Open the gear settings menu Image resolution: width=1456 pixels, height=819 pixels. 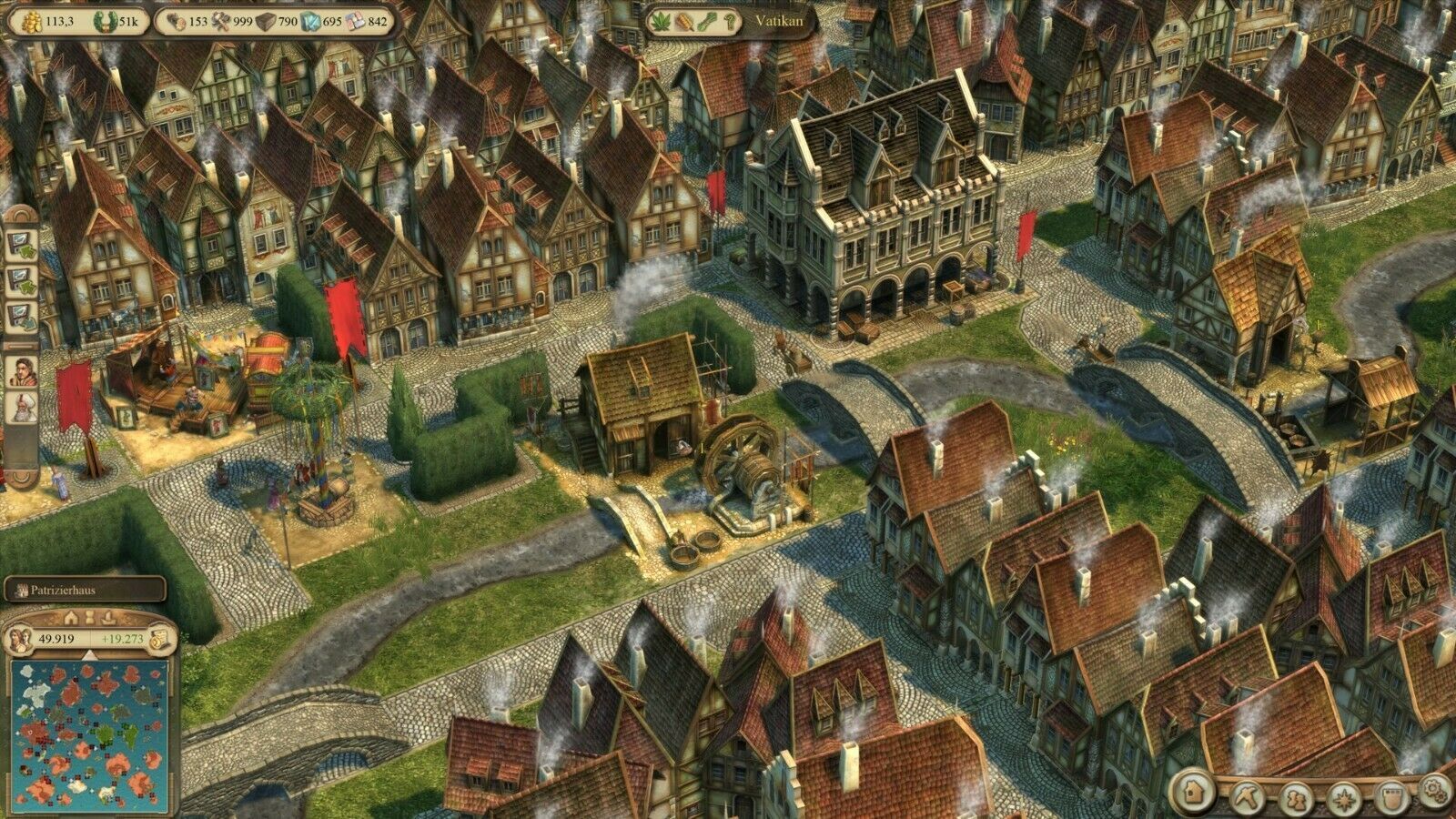point(1435,787)
